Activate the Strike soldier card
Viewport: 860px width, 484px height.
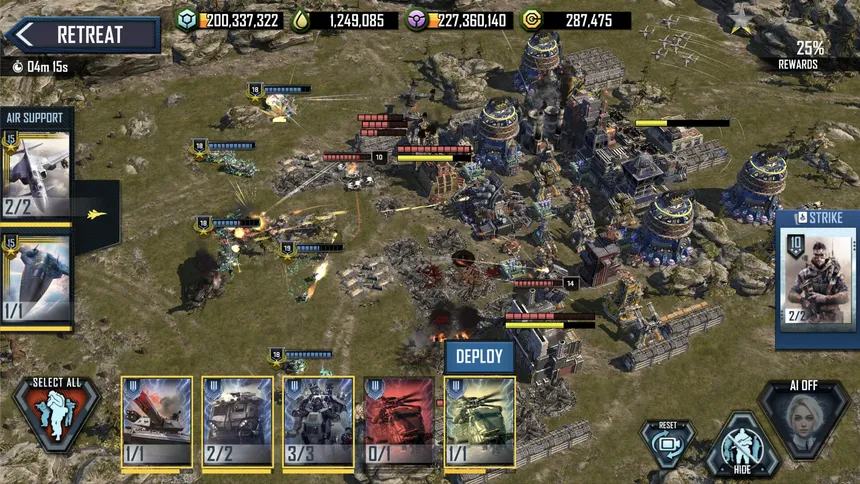coord(818,275)
